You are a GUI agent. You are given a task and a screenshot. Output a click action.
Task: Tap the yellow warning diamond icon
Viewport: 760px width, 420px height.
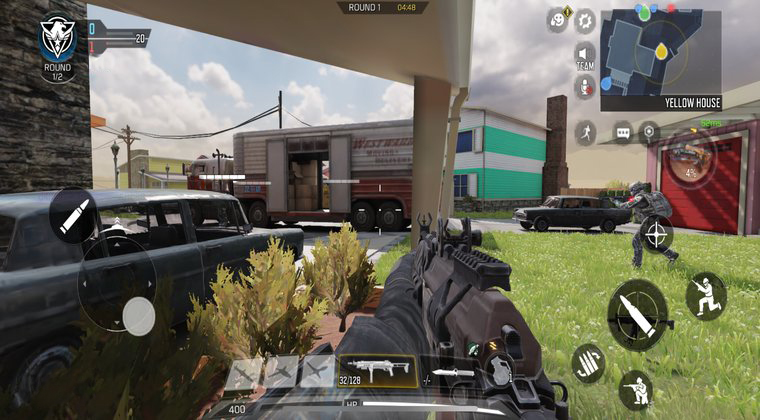[x=569, y=12]
